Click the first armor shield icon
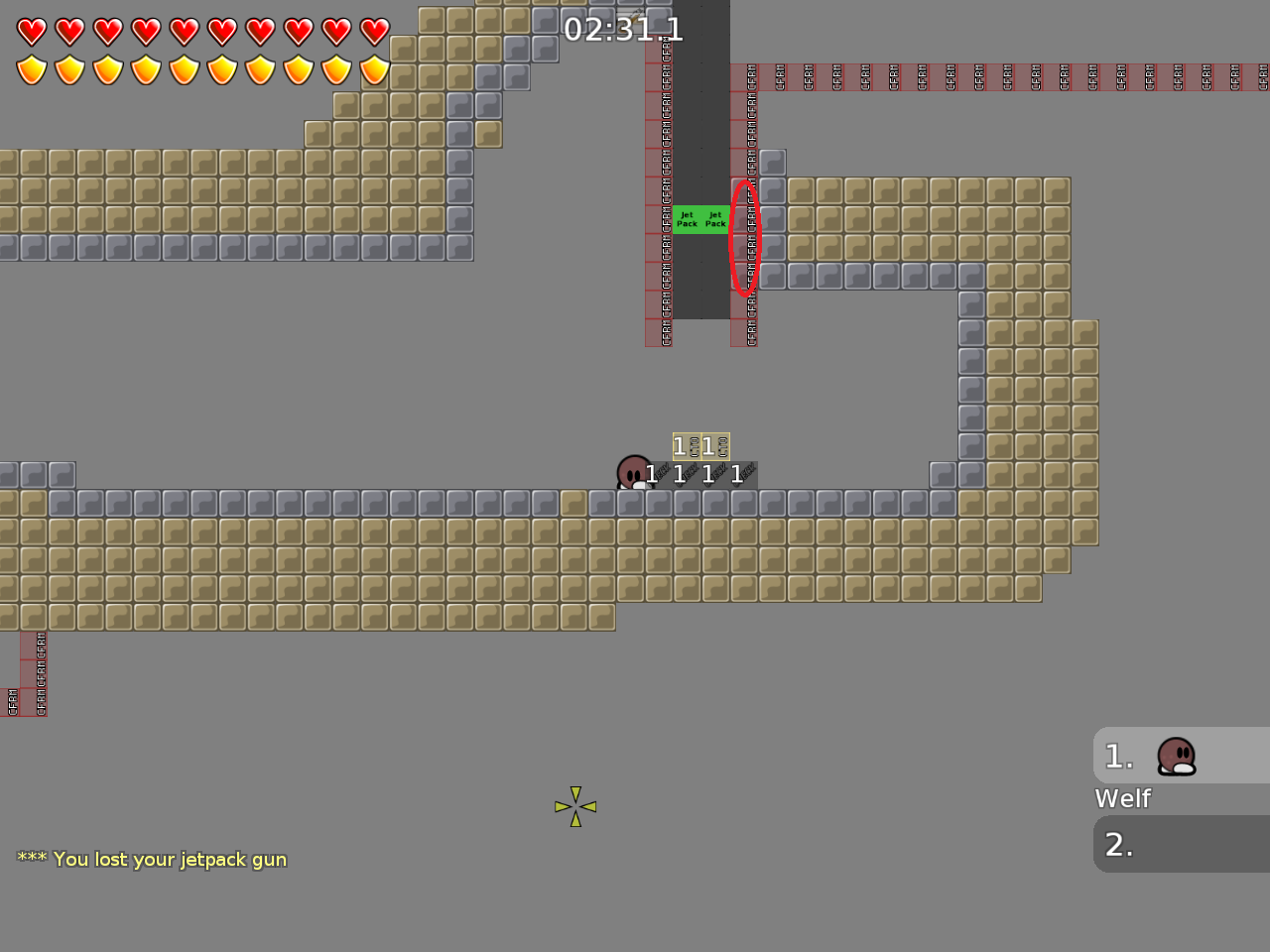Screen dimensions: 1270x952 click(x=31, y=70)
